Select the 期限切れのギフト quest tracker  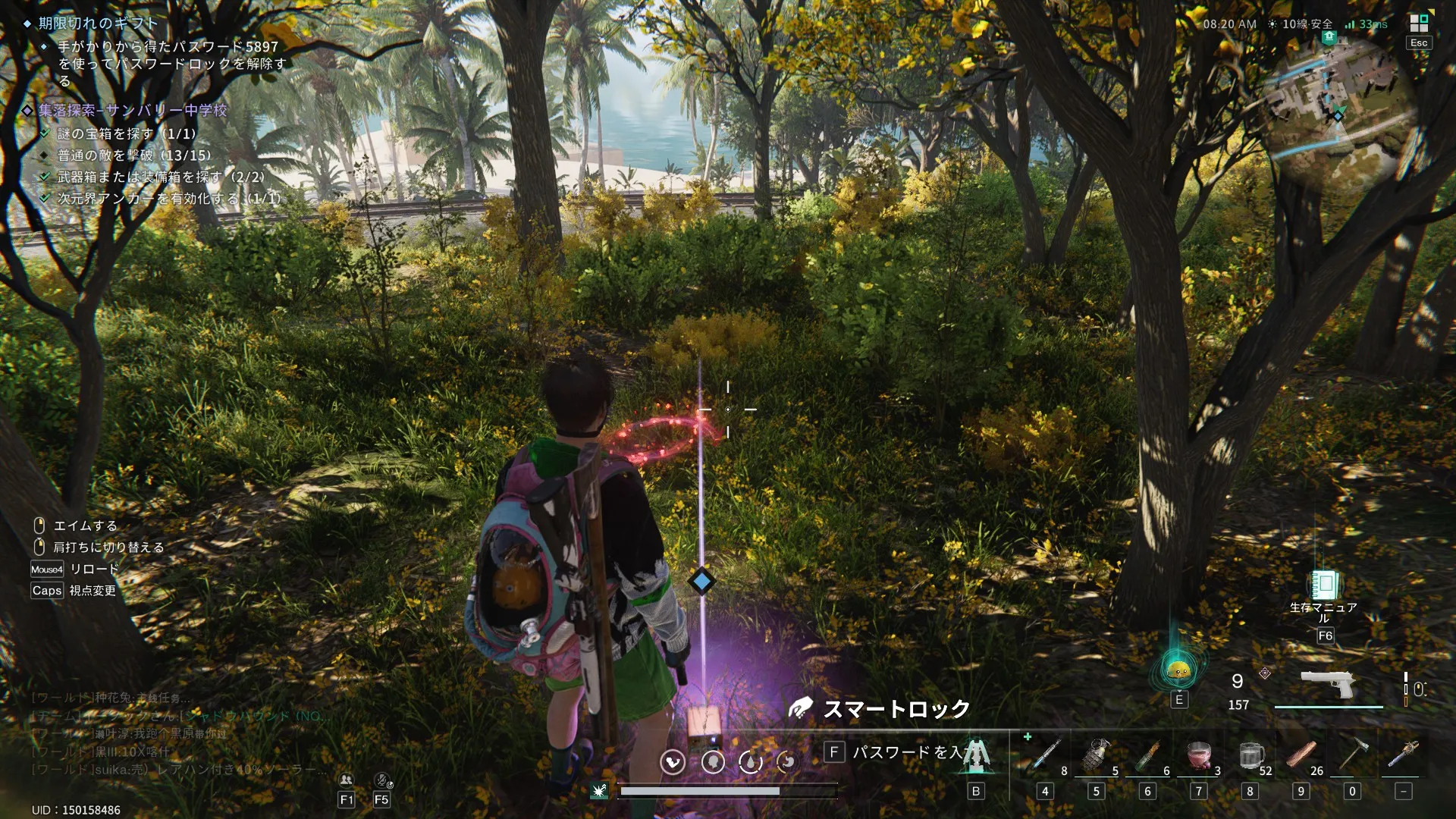98,24
